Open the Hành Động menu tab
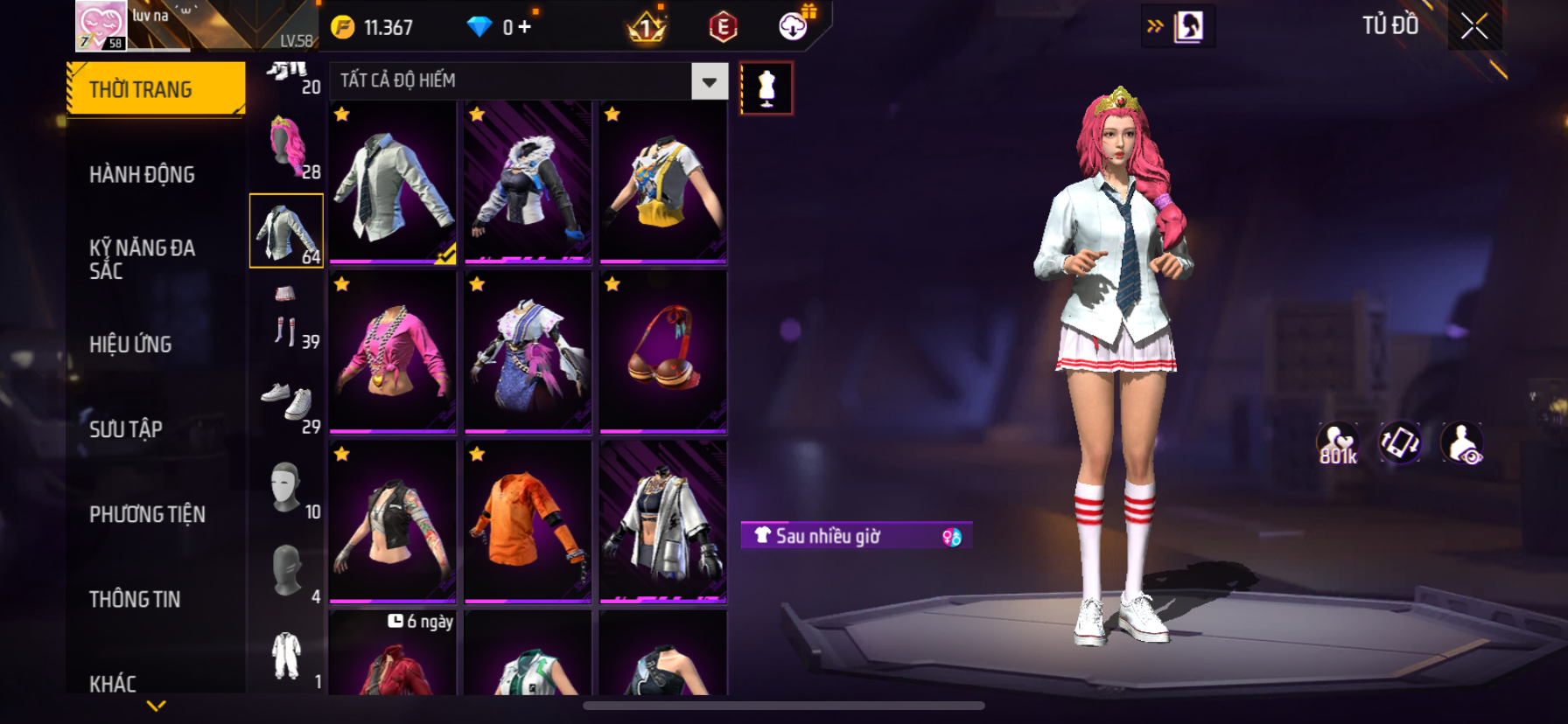The width and height of the screenshot is (1568, 724). coord(142,175)
